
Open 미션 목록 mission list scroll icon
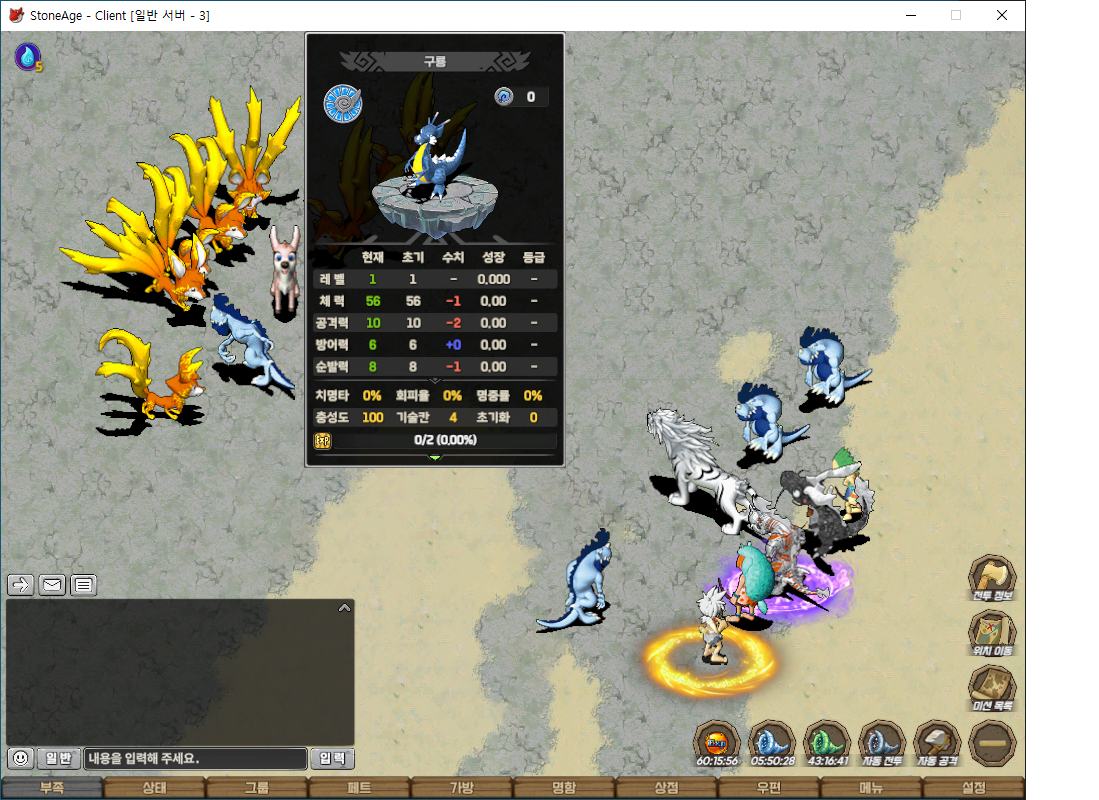point(992,689)
